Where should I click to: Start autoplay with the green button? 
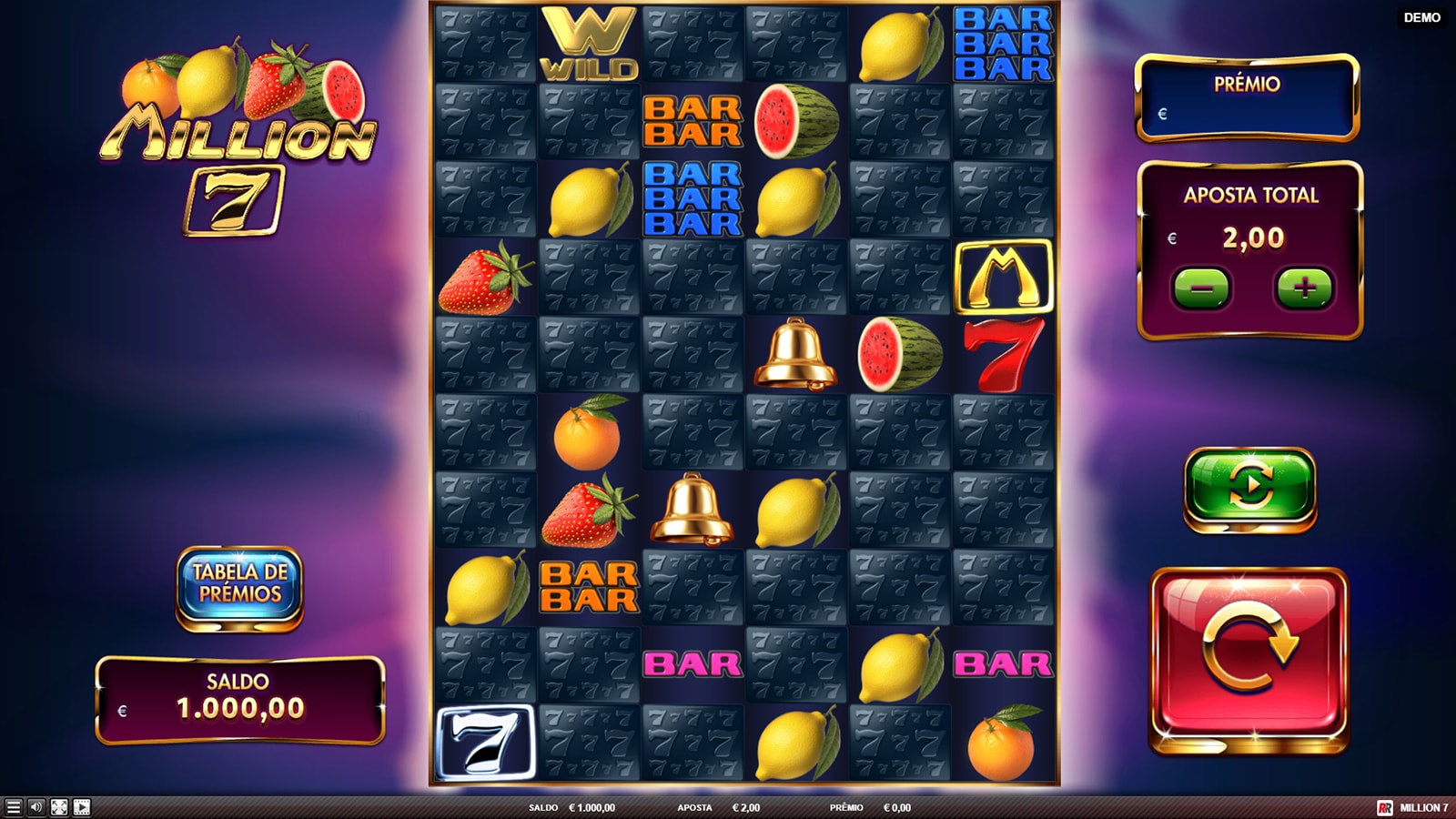[1249, 487]
